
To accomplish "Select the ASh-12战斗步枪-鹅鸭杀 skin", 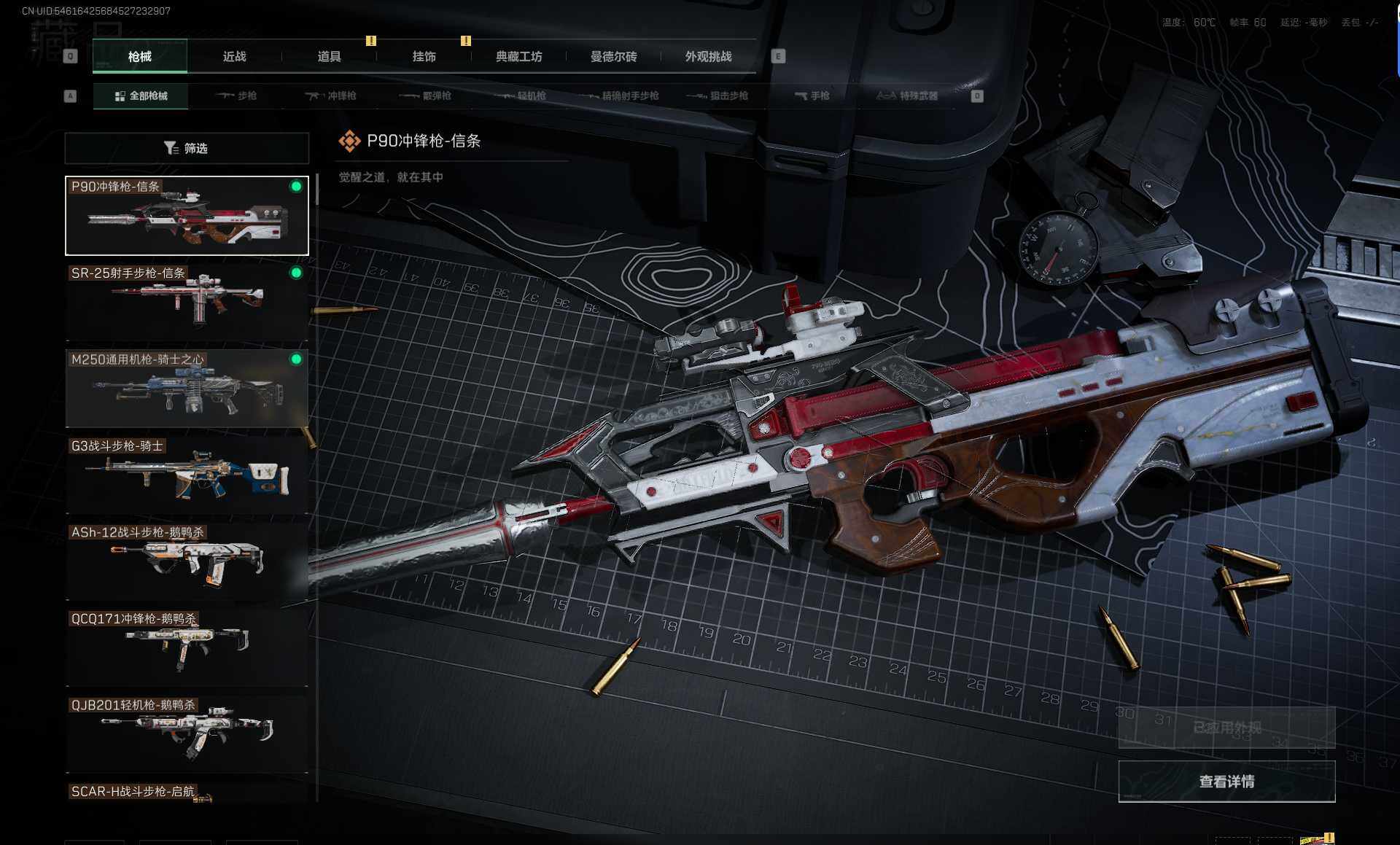I will pos(187,561).
